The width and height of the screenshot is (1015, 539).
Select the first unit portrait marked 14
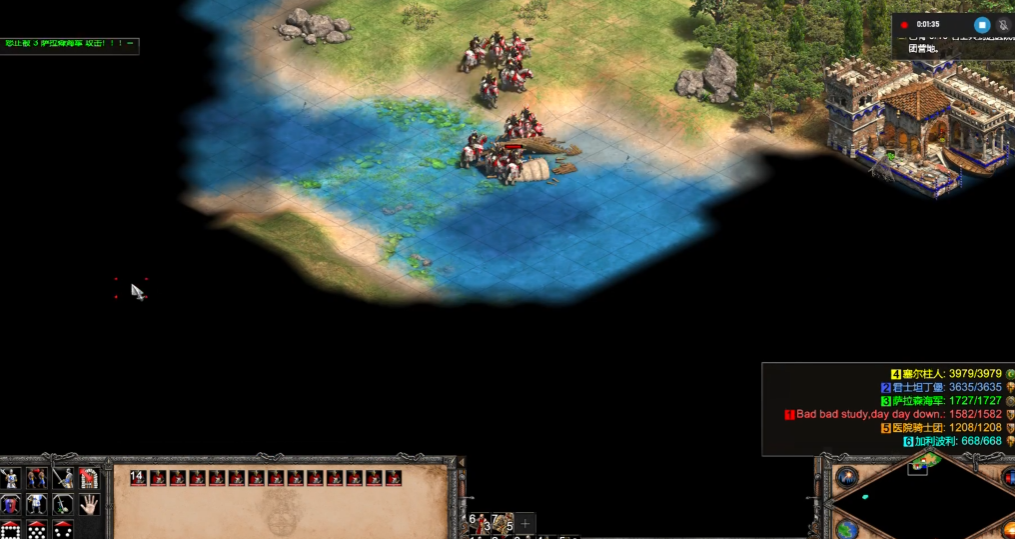click(x=139, y=478)
